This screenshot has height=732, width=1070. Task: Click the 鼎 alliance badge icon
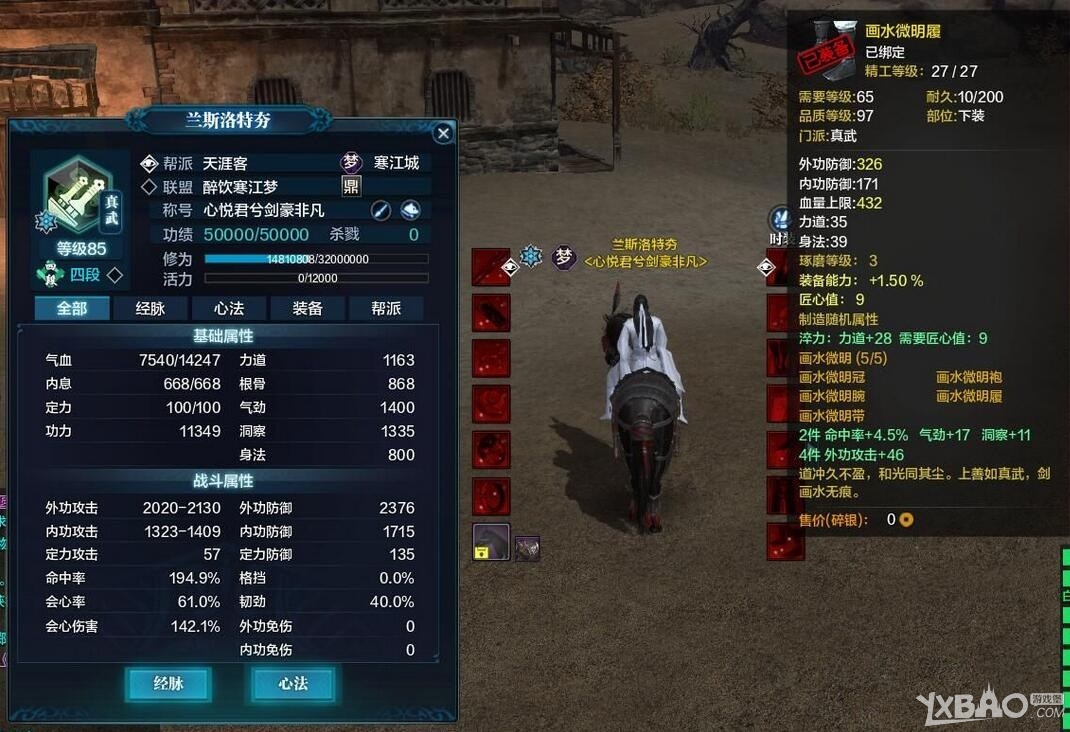351,186
